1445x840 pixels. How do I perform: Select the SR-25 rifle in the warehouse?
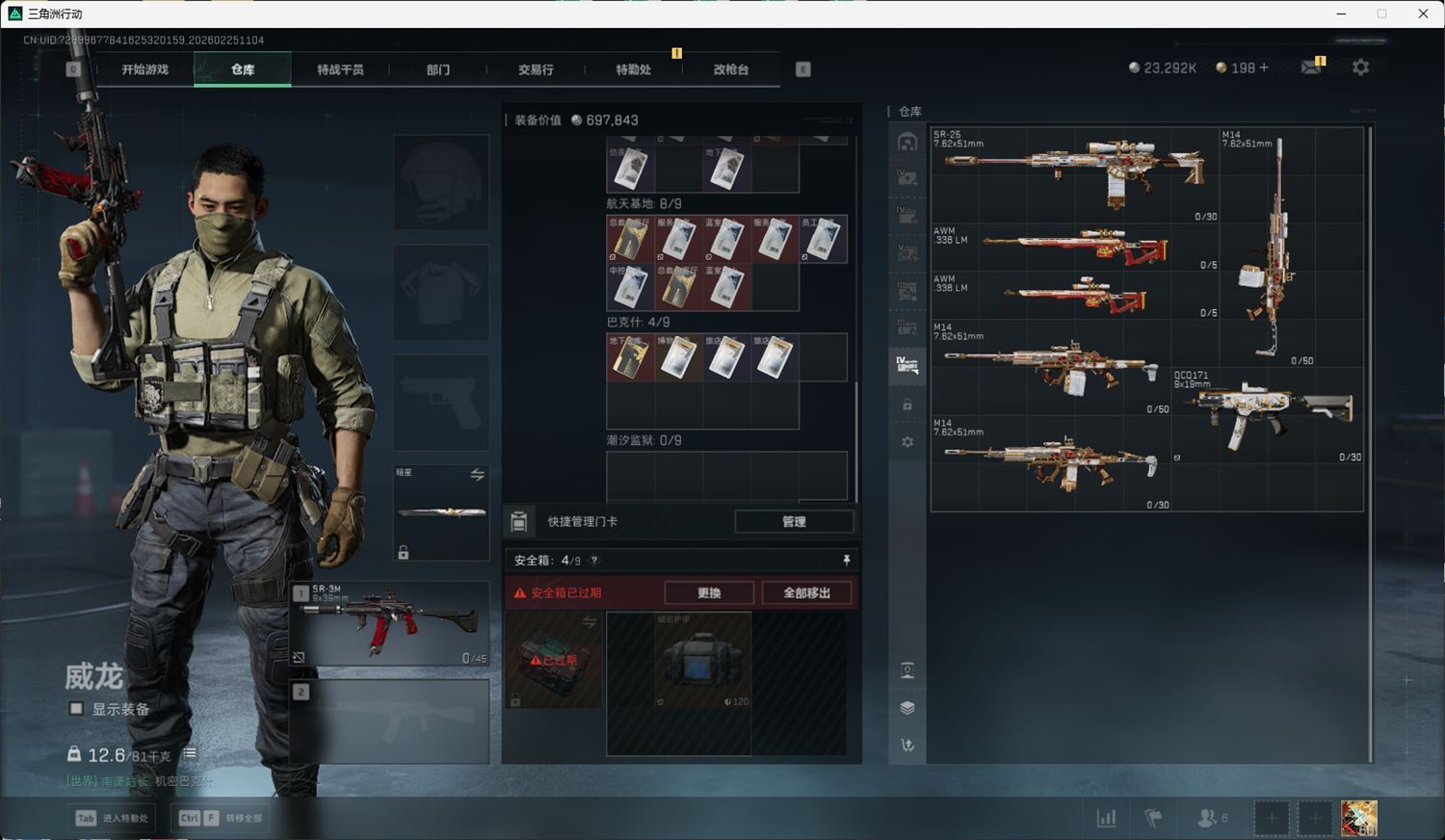[x=1074, y=173]
